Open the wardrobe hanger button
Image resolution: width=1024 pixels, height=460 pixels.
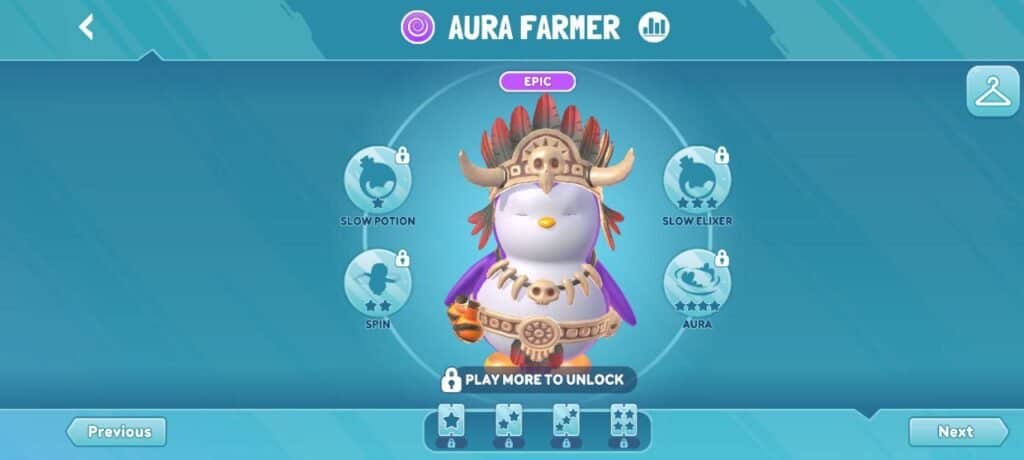[992, 92]
